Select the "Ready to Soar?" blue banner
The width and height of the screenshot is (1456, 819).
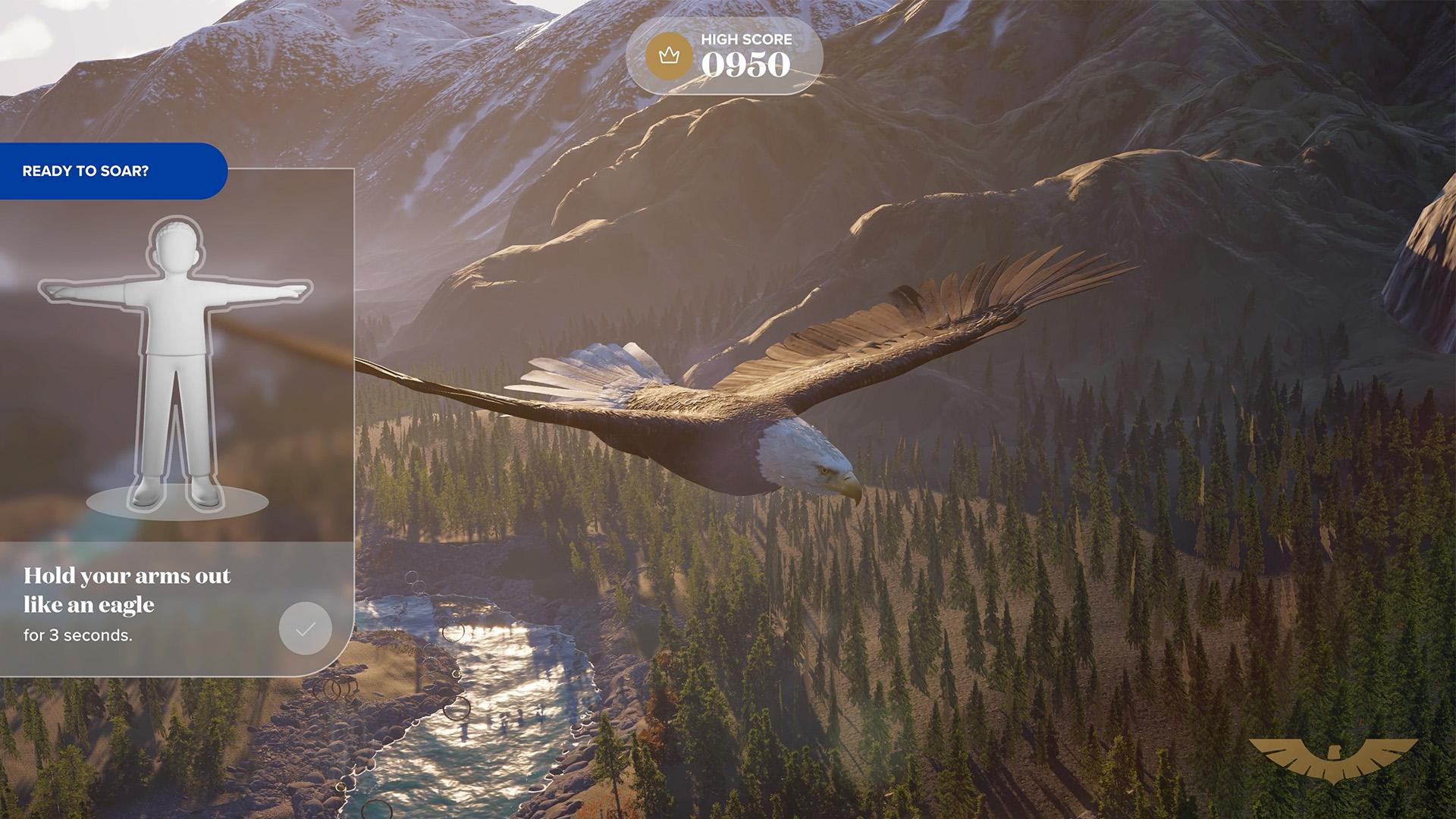[112, 171]
